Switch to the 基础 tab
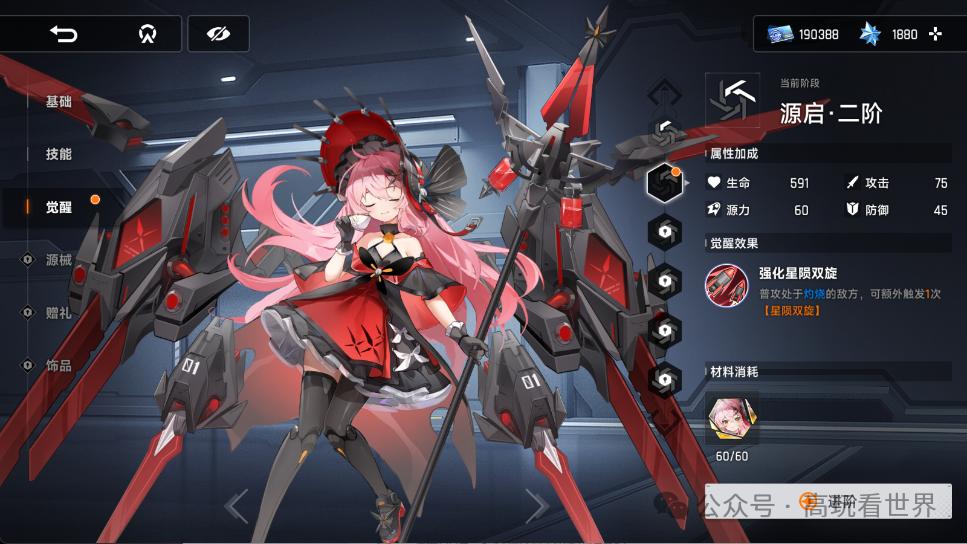Viewport: 967px width, 544px height. [x=58, y=102]
